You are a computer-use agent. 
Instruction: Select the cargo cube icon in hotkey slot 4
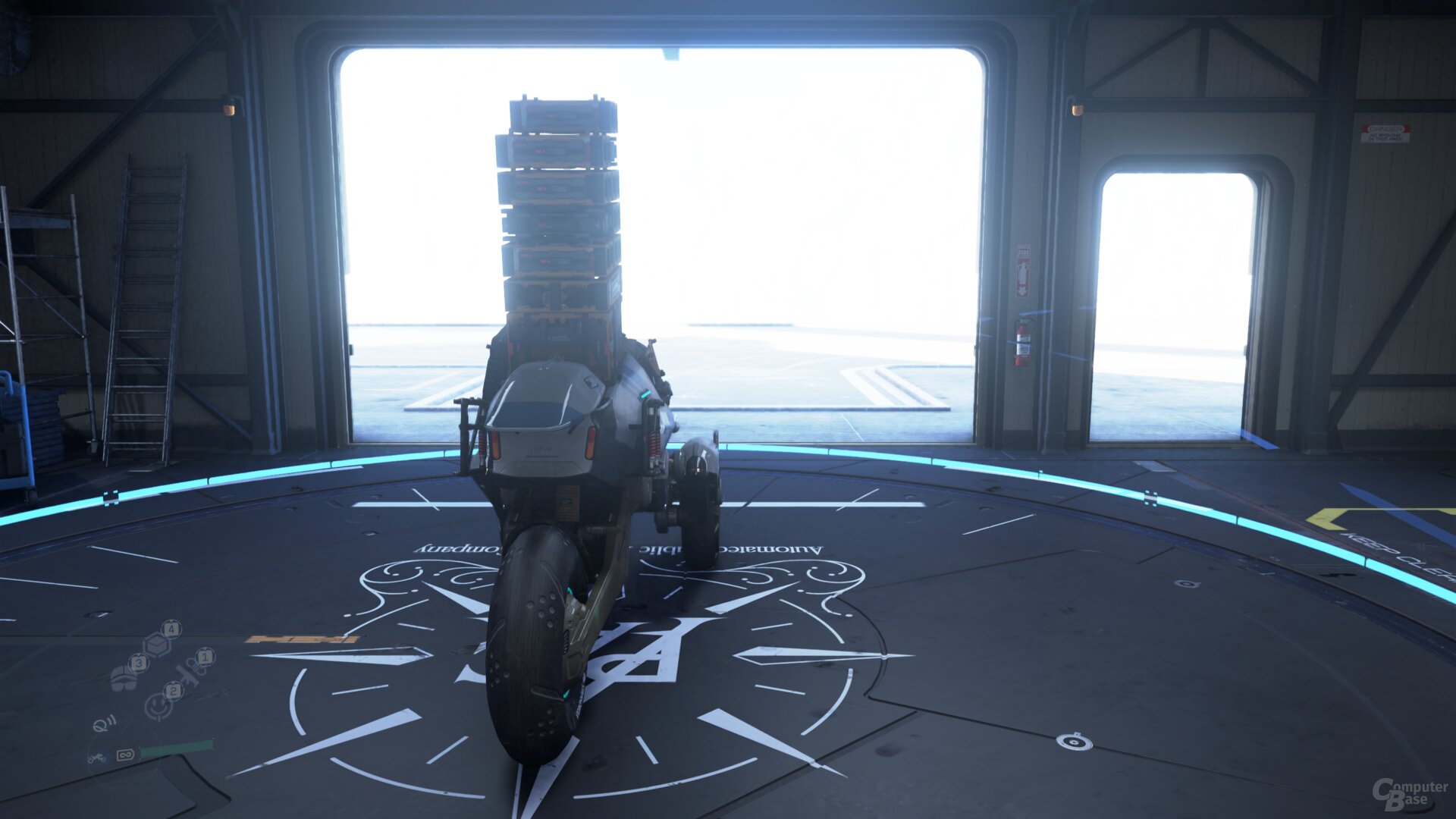(157, 644)
